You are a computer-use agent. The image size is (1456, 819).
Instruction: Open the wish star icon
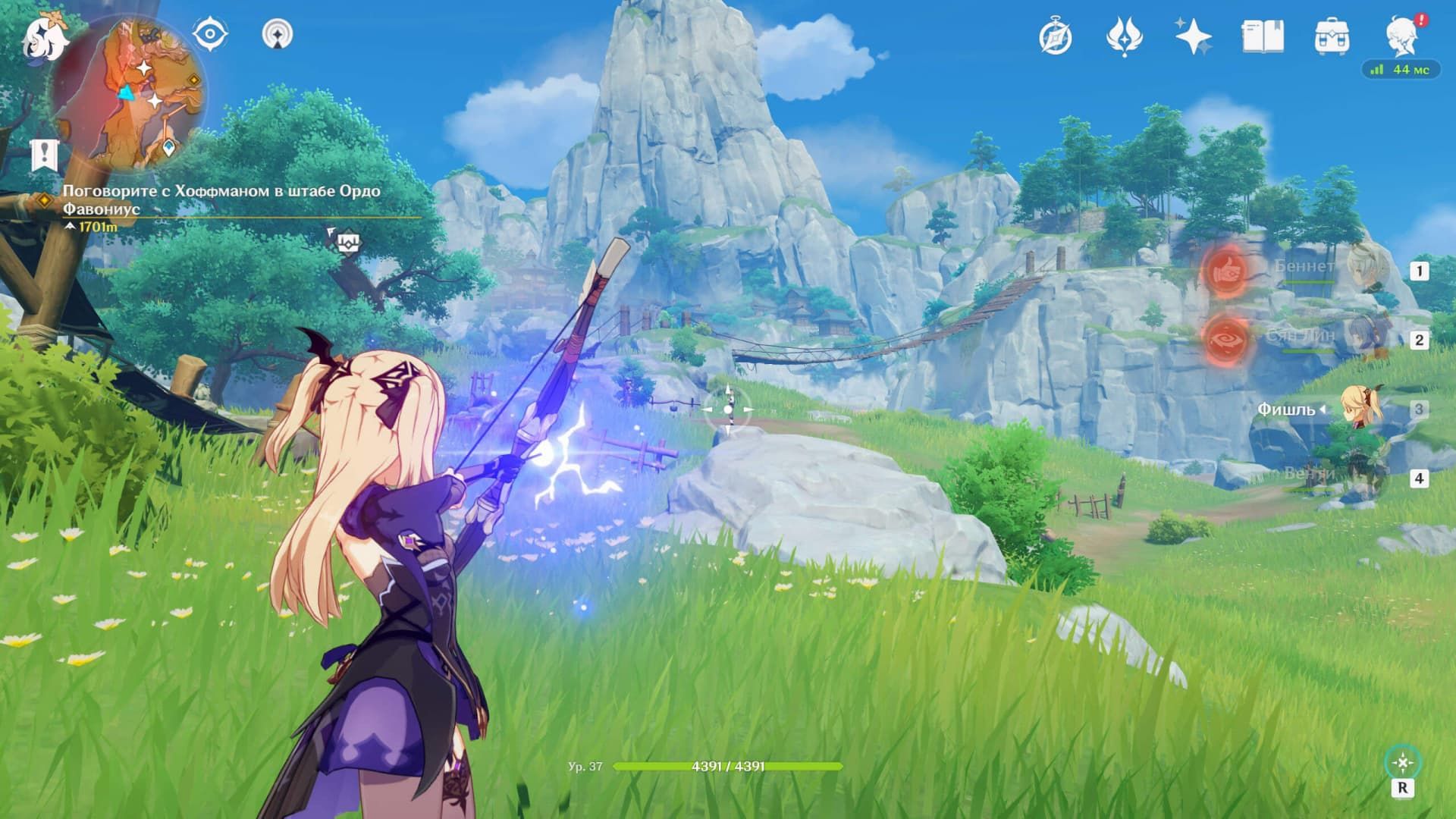click(1193, 36)
